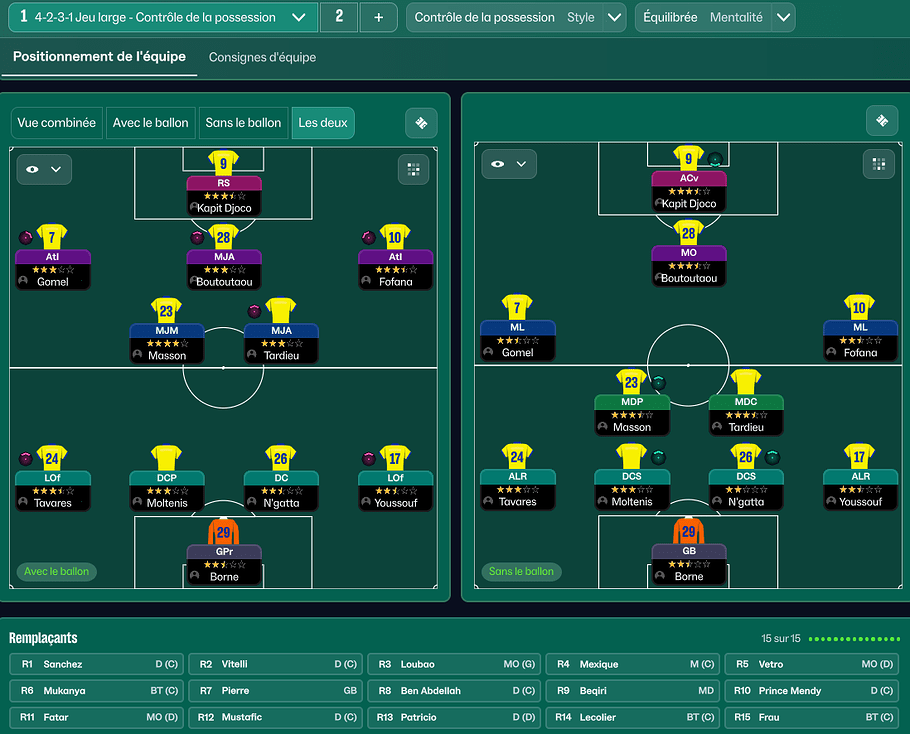The width and height of the screenshot is (910, 734).
Task: Select the Positionnement de l'équipe tab
Action: click(99, 57)
